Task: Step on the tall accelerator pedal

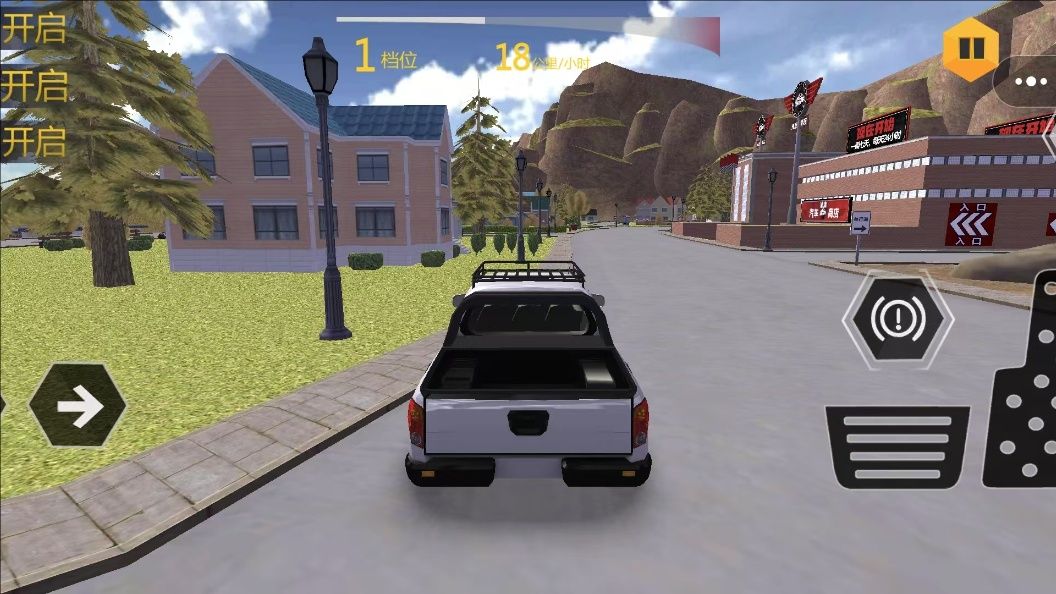Action: pyautogui.click(x=1023, y=400)
